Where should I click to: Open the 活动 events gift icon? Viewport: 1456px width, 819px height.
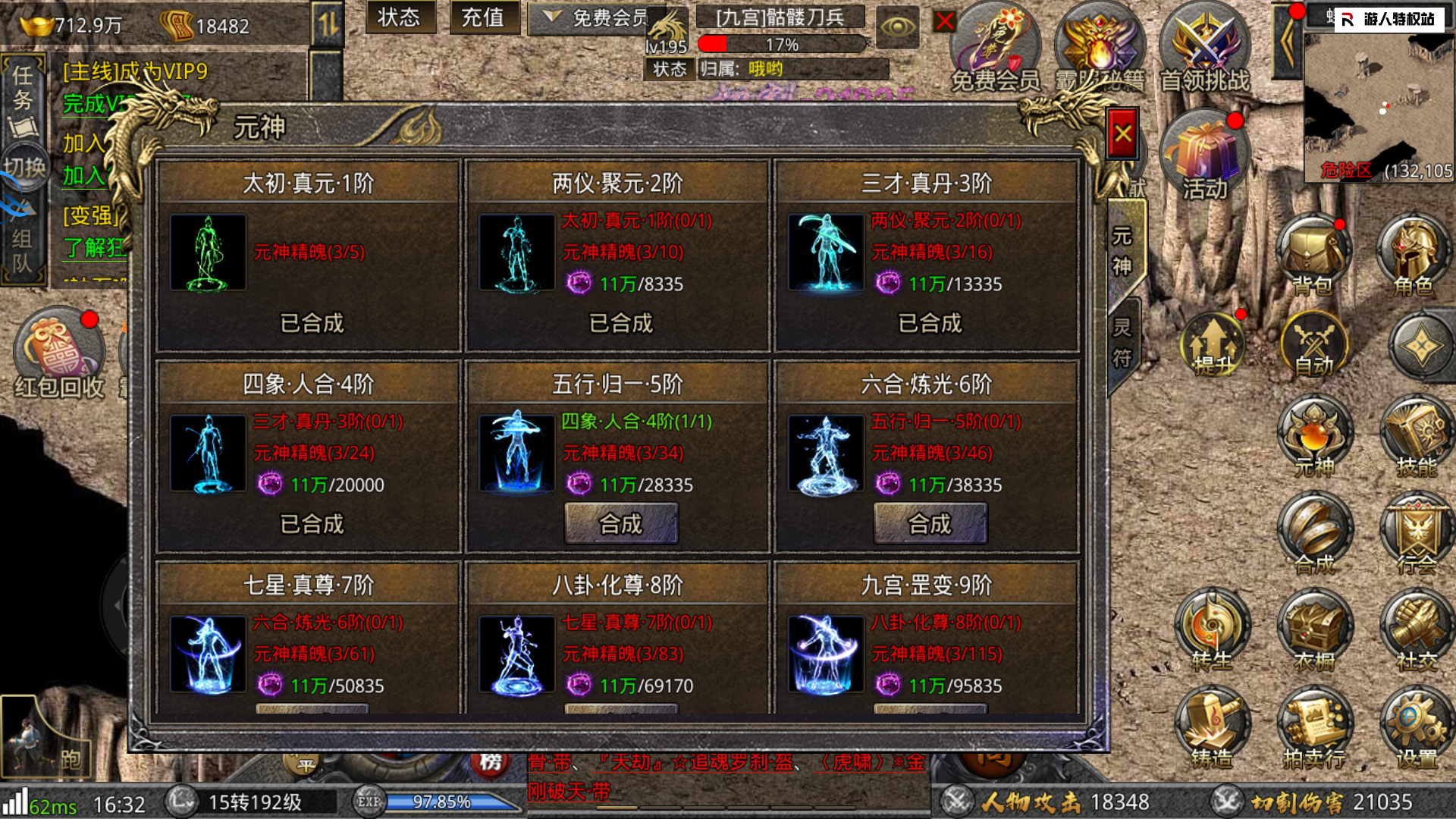click(1204, 157)
